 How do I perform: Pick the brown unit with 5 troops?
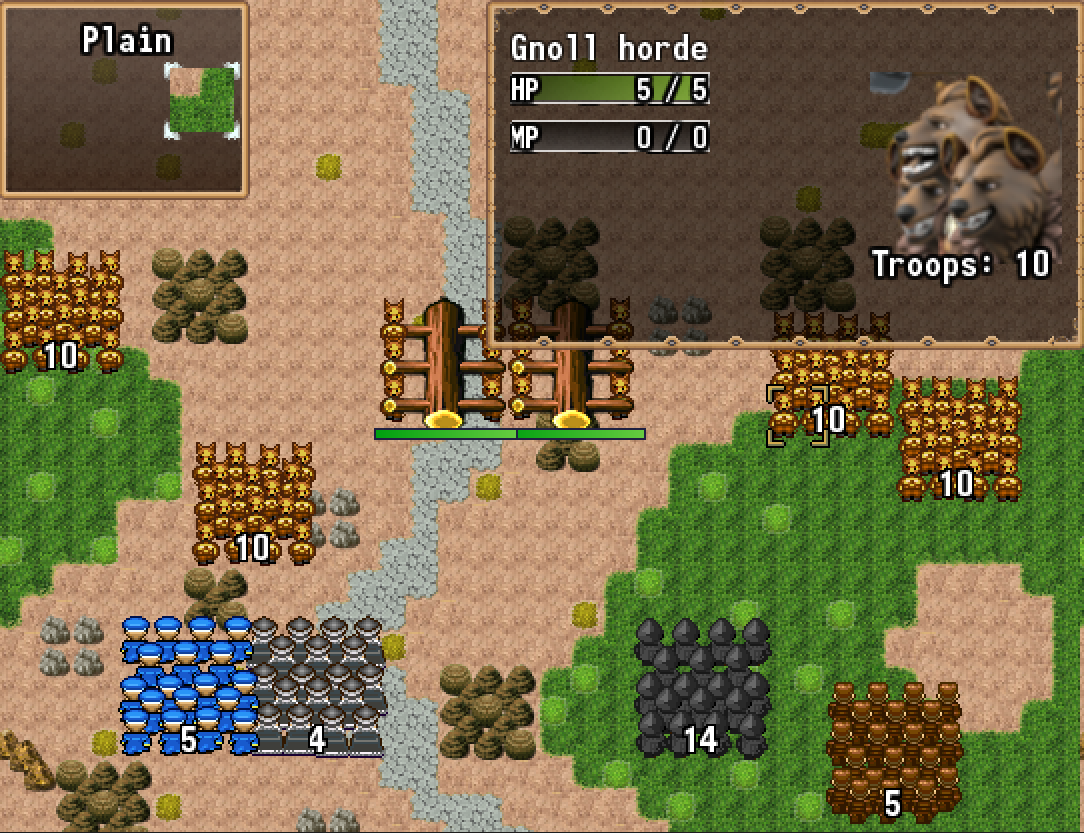pyautogui.click(x=893, y=750)
